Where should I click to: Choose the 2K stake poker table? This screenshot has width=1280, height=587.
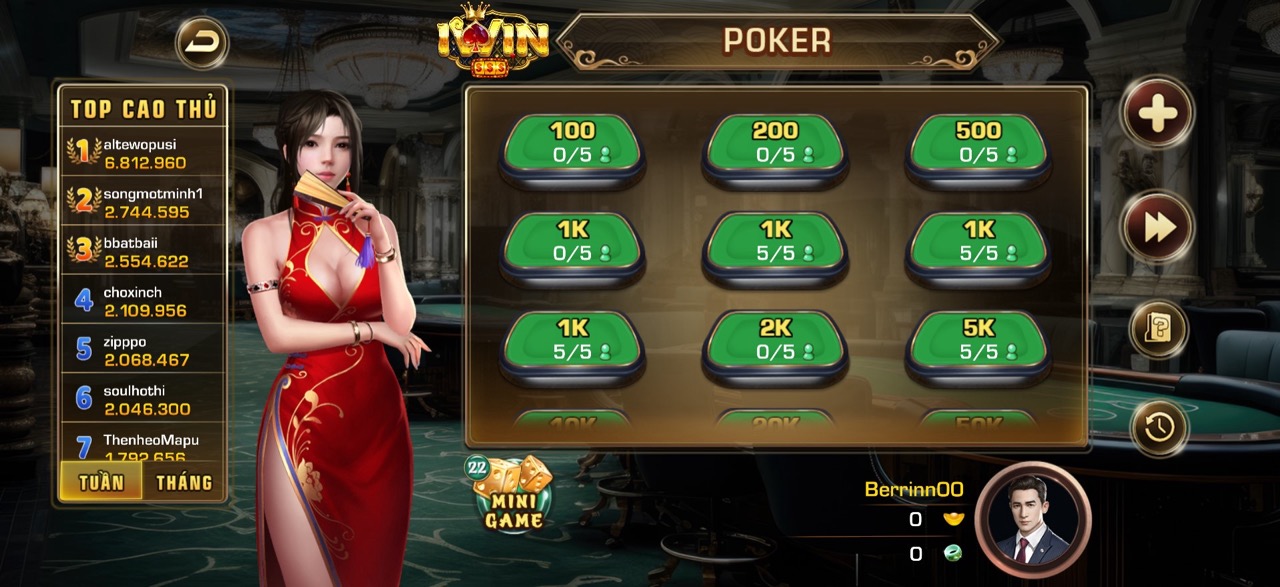[x=775, y=343]
